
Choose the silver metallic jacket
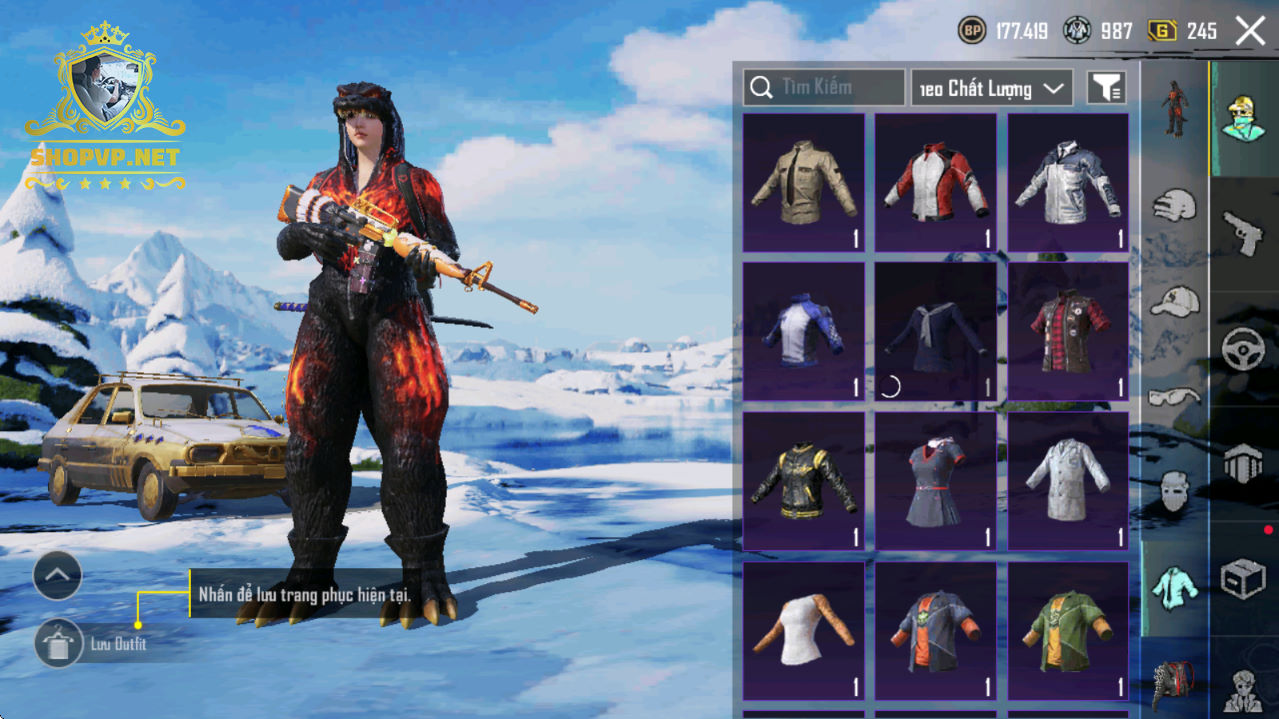pos(1067,182)
